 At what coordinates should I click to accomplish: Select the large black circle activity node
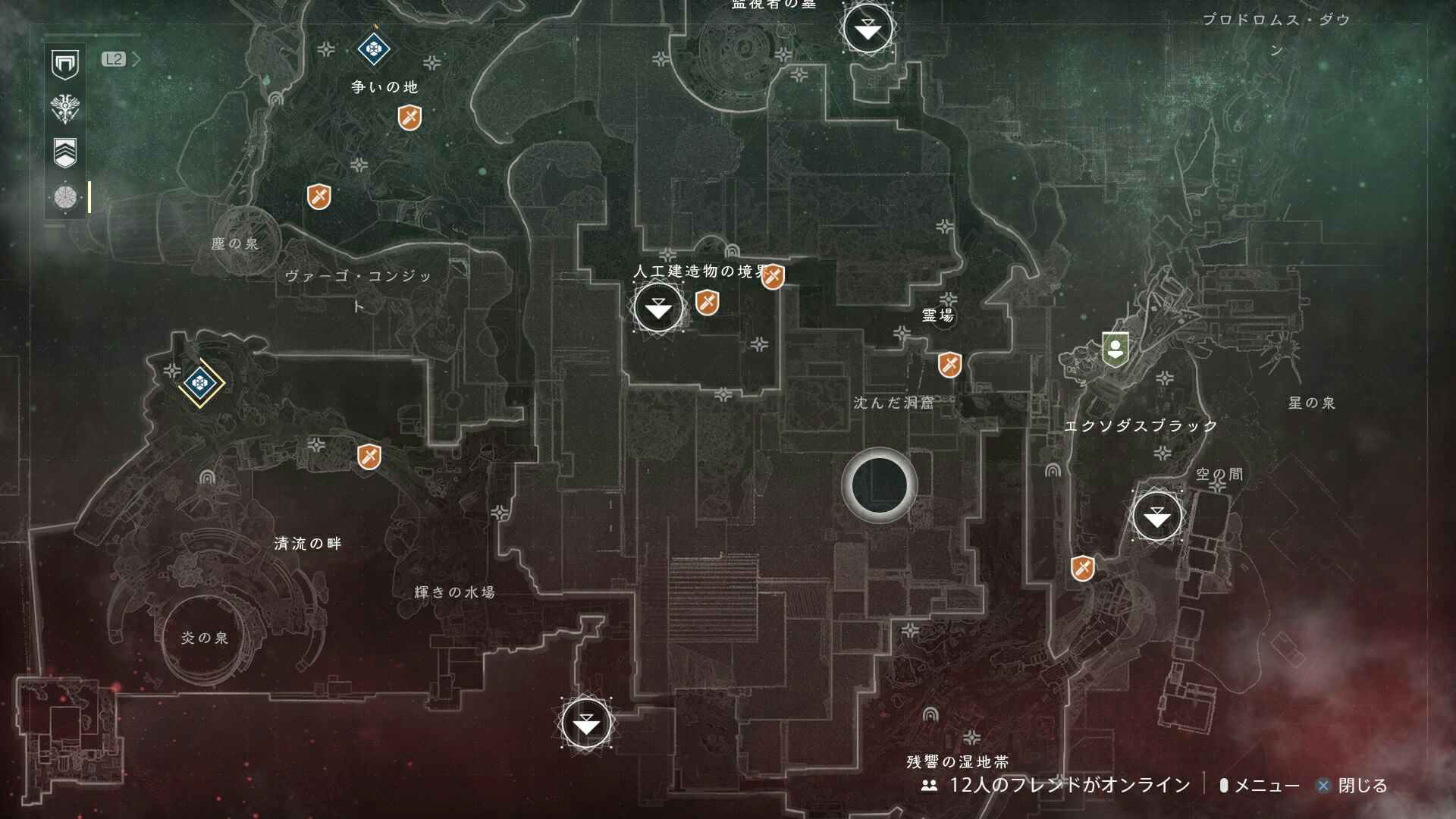tap(880, 485)
